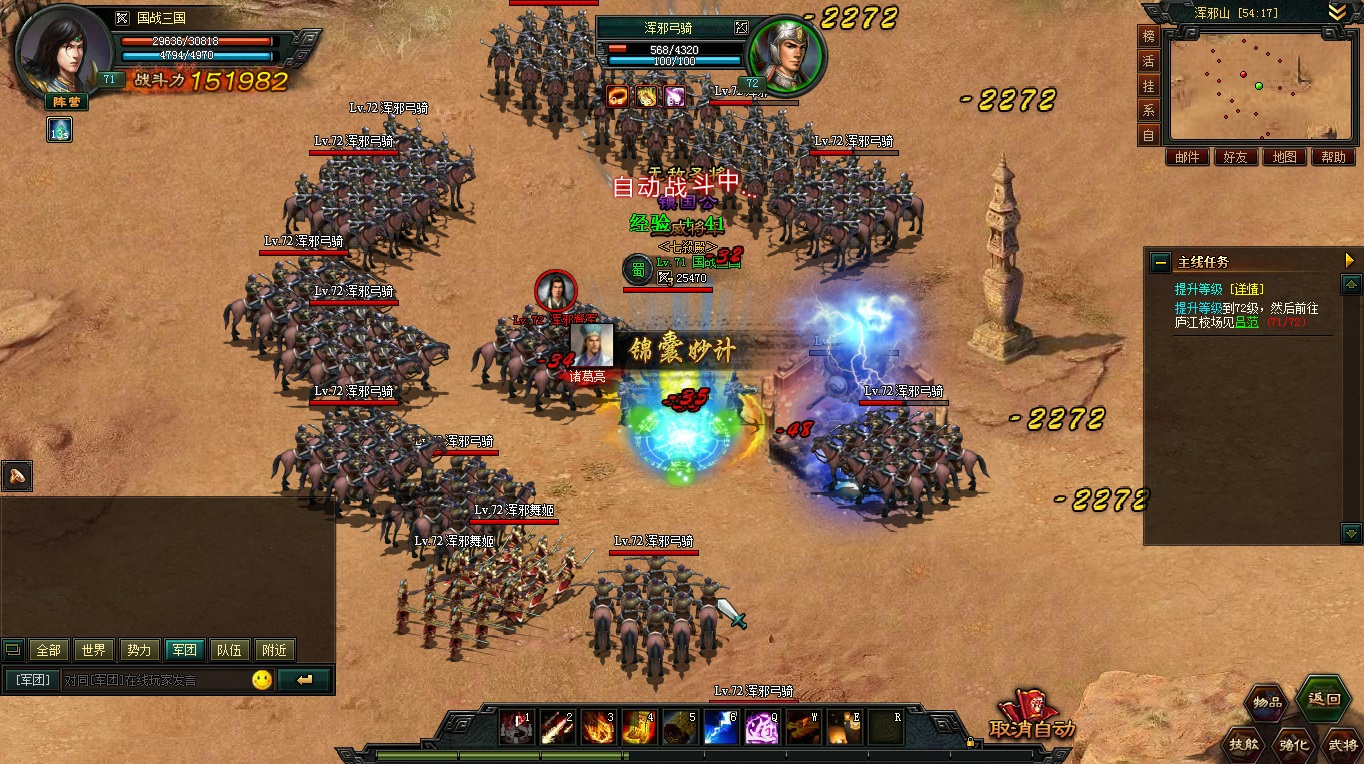Switch chat to the 世界 tab

[x=93, y=650]
